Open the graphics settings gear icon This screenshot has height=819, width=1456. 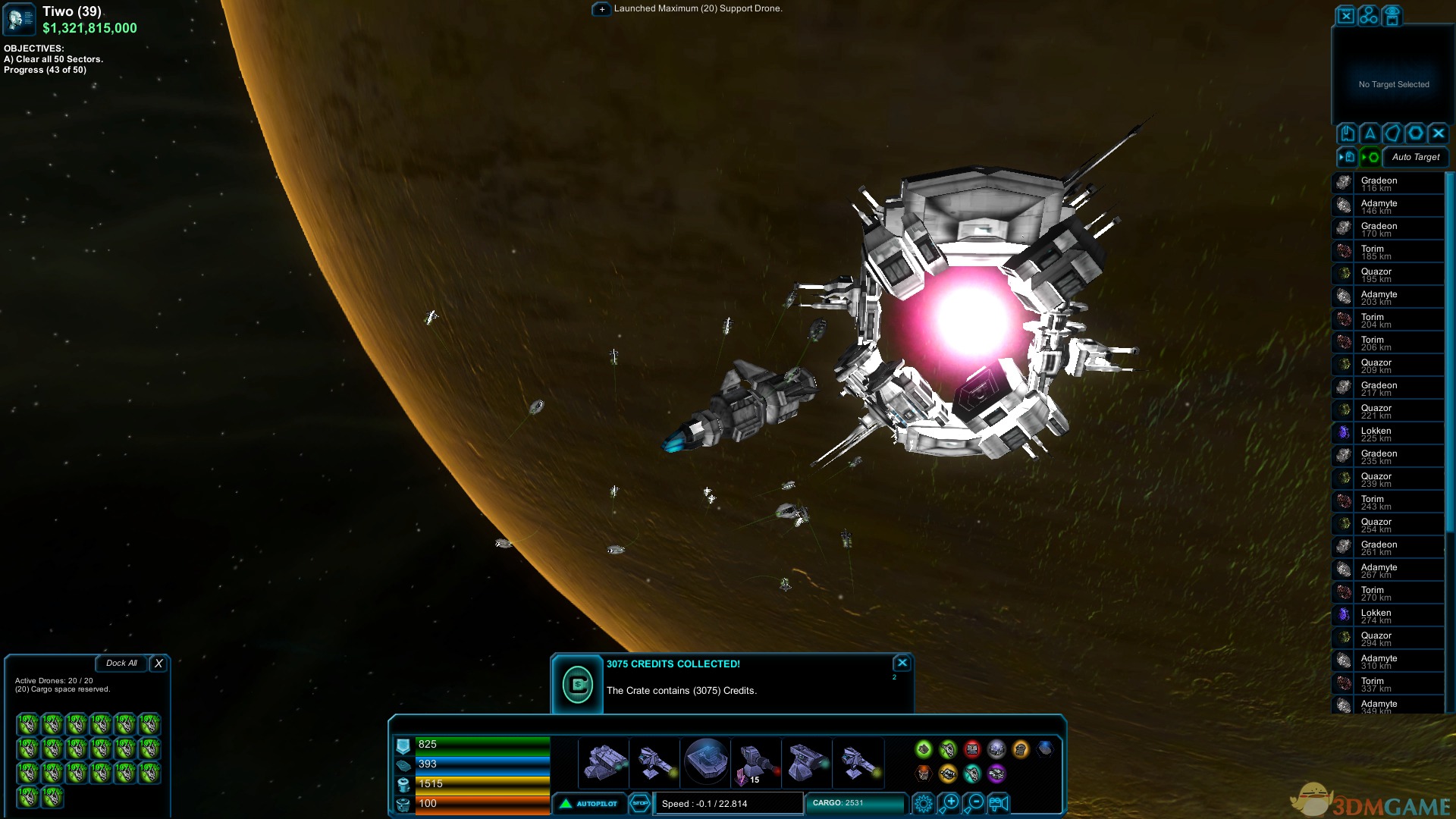point(924,805)
